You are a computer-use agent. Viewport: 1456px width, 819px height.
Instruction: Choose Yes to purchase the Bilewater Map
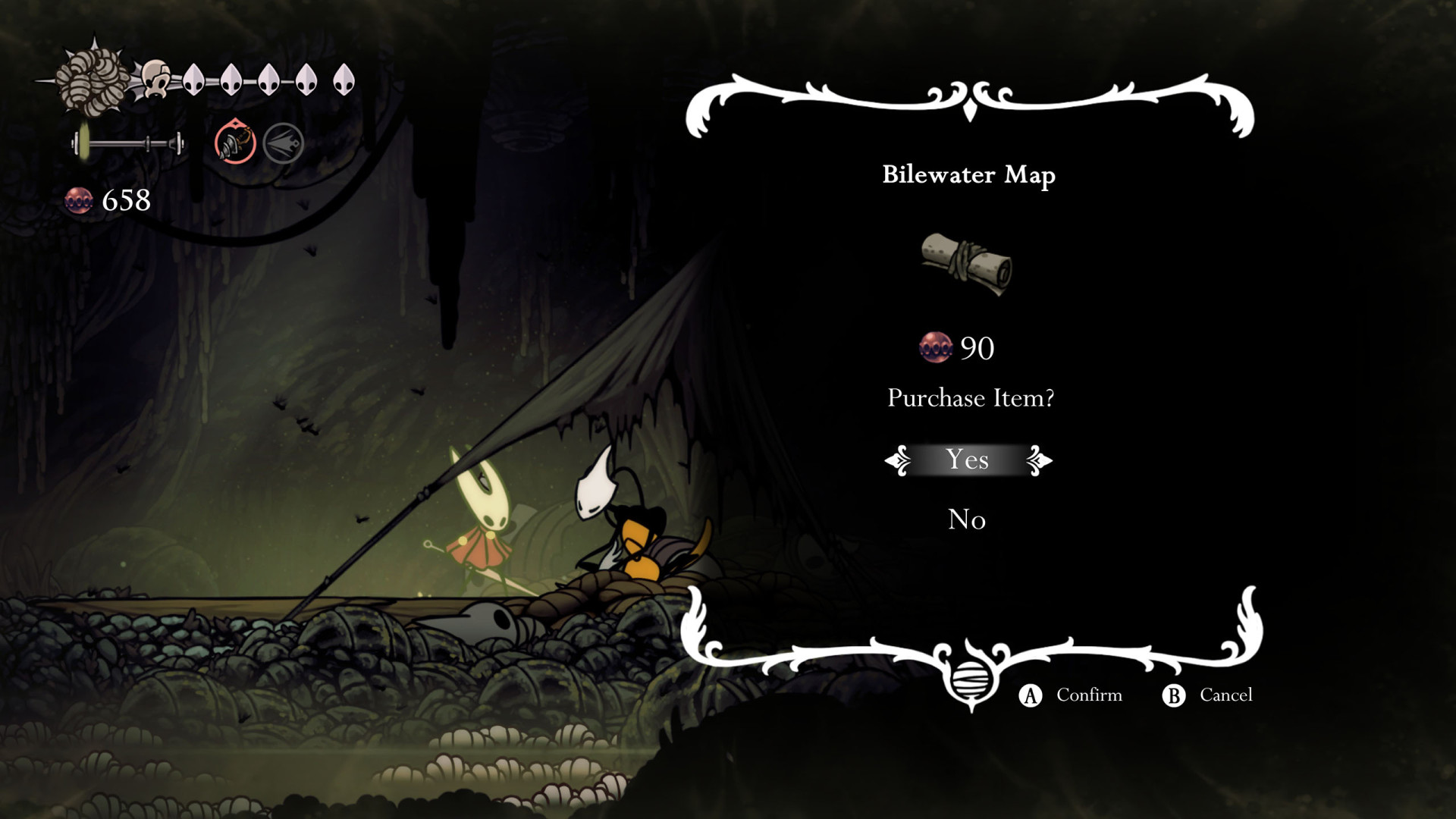[x=967, y=460]
